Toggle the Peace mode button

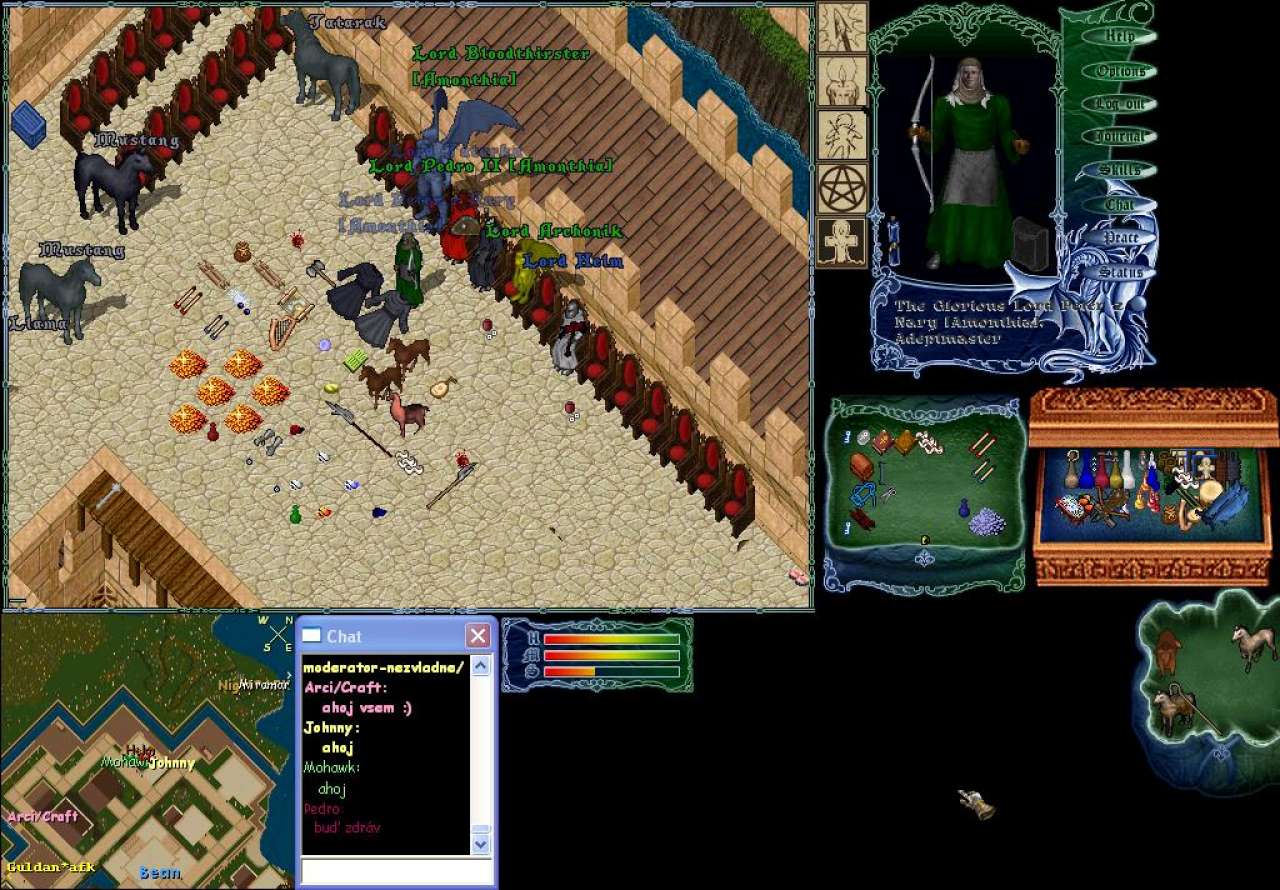coord(1120,238)
